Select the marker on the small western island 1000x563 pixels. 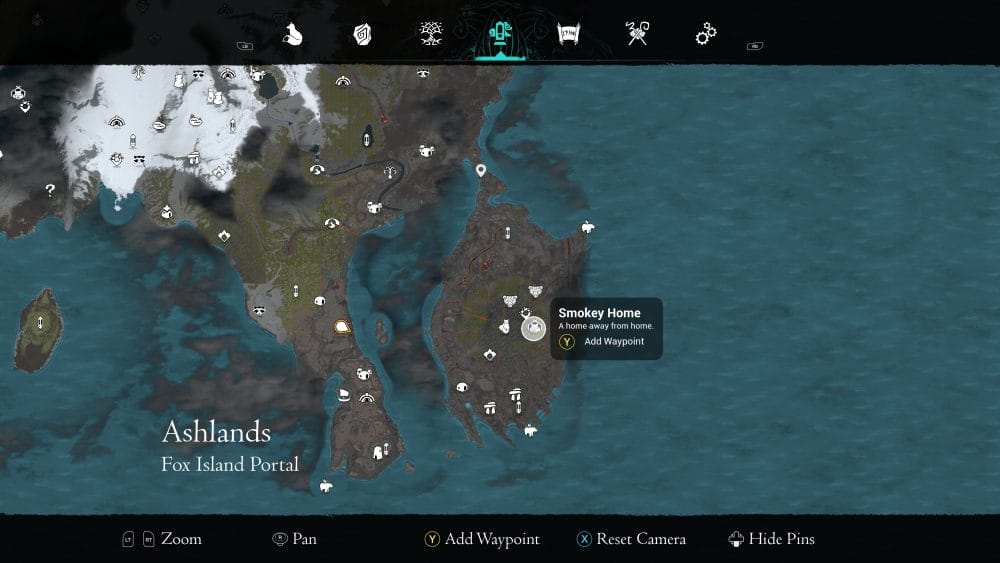click(40, 322)
